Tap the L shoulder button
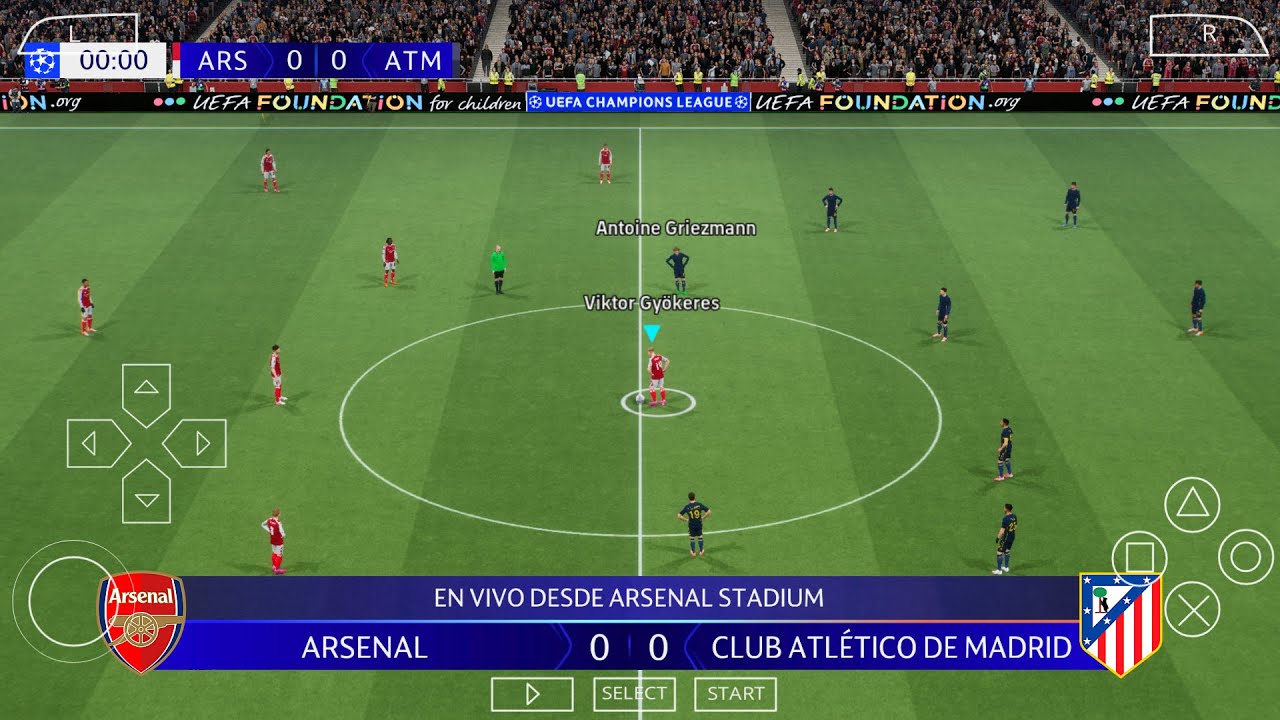The height and width of the screenshot is (720, 1280). [76, 32]
